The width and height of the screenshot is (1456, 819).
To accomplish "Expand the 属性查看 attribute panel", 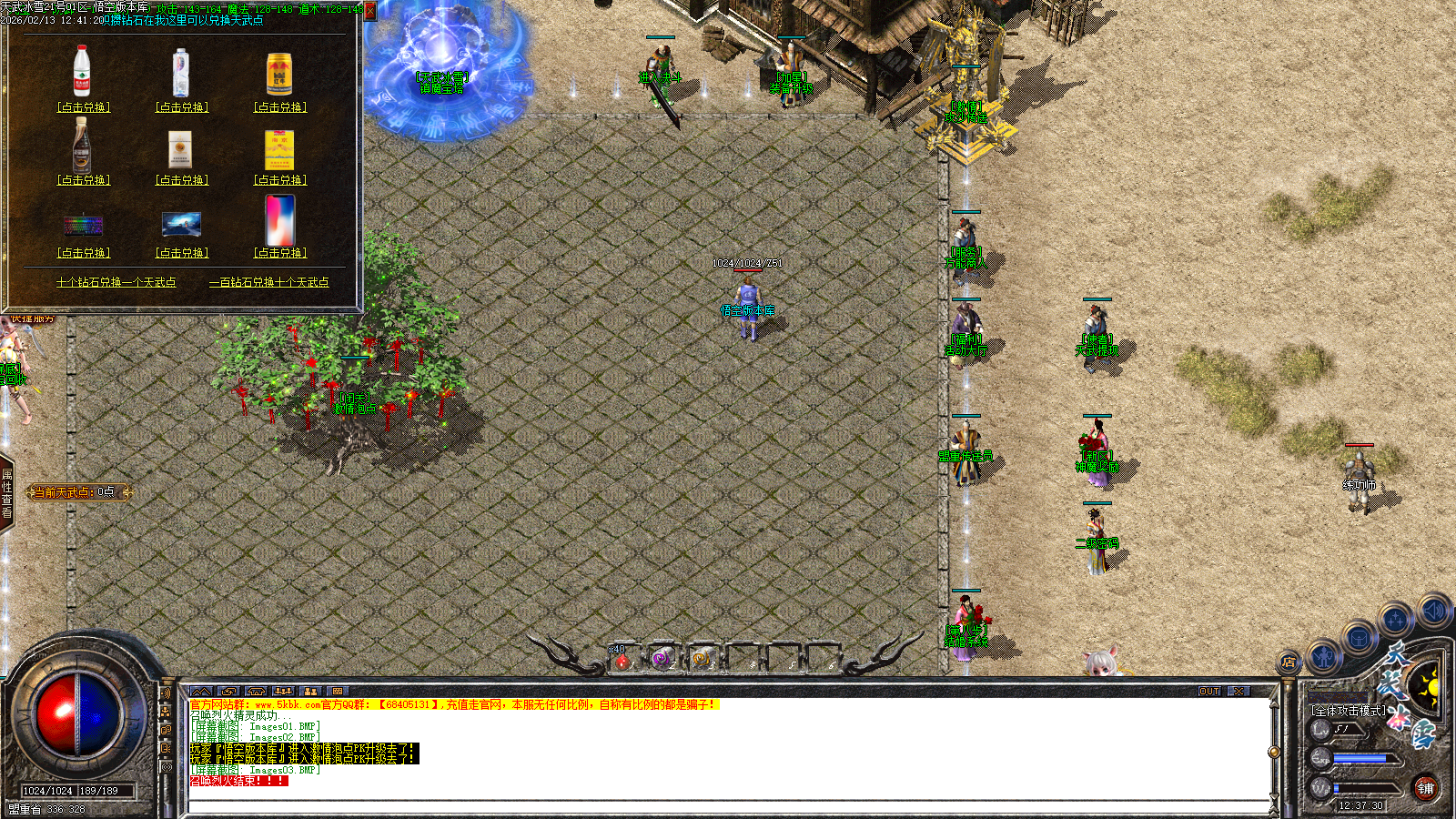I will (9, 491).
